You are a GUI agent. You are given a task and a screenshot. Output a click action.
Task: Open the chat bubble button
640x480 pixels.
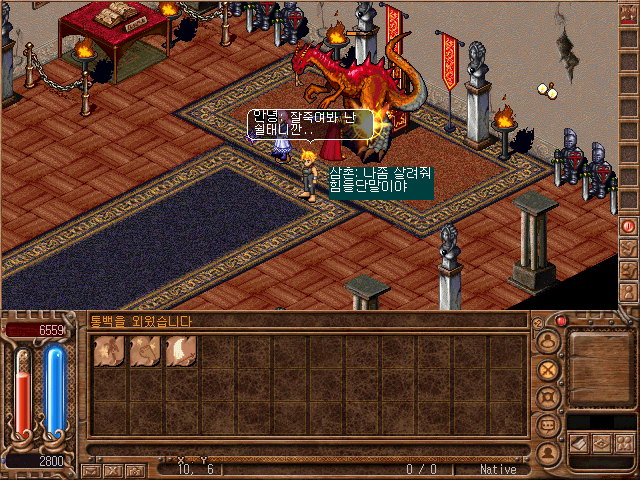point(547,425)
